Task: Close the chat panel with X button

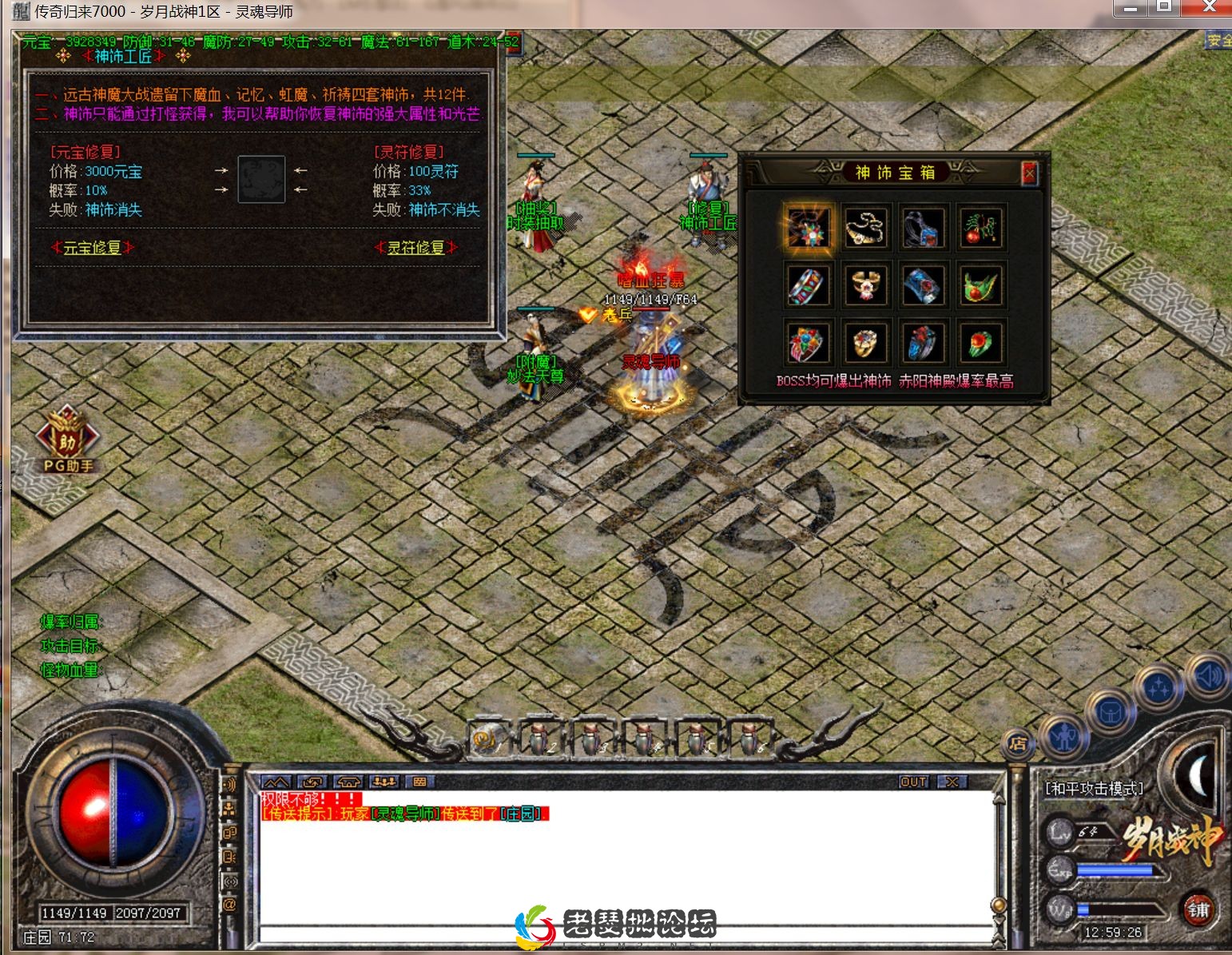Action: pos(952,782)
